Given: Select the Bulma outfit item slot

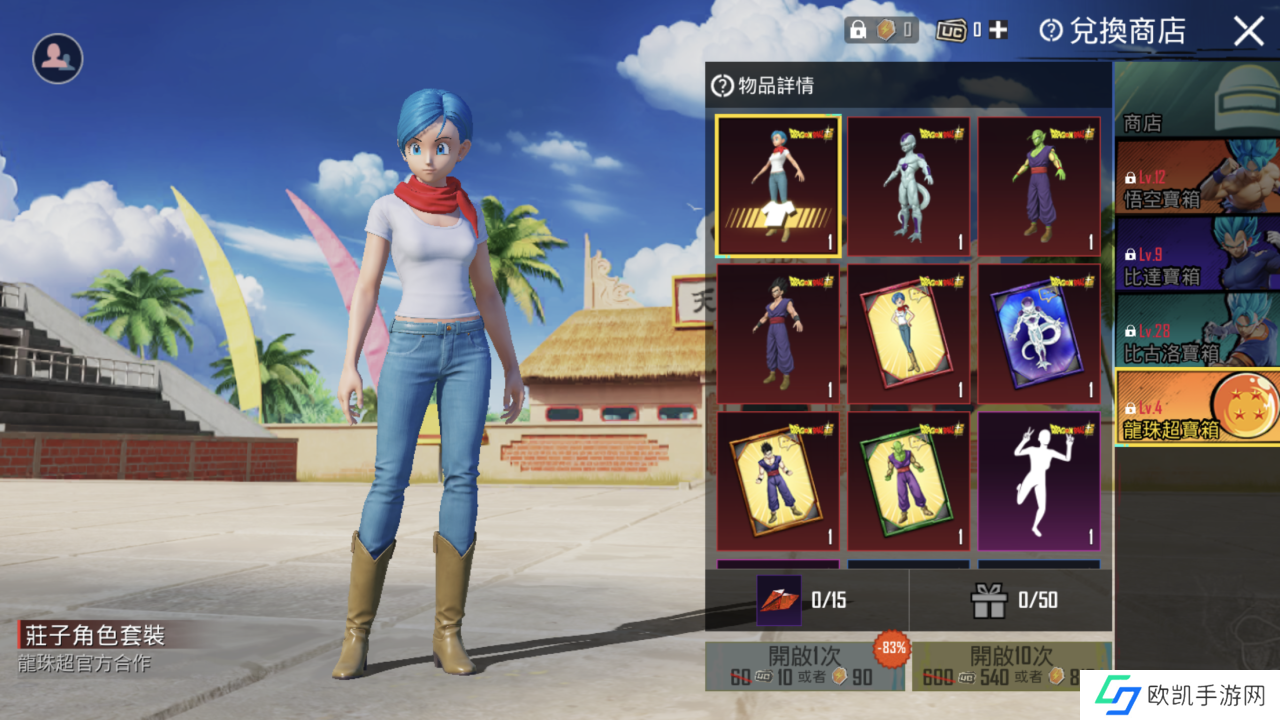Looking at the screenshot, I should tap(778, 186).
